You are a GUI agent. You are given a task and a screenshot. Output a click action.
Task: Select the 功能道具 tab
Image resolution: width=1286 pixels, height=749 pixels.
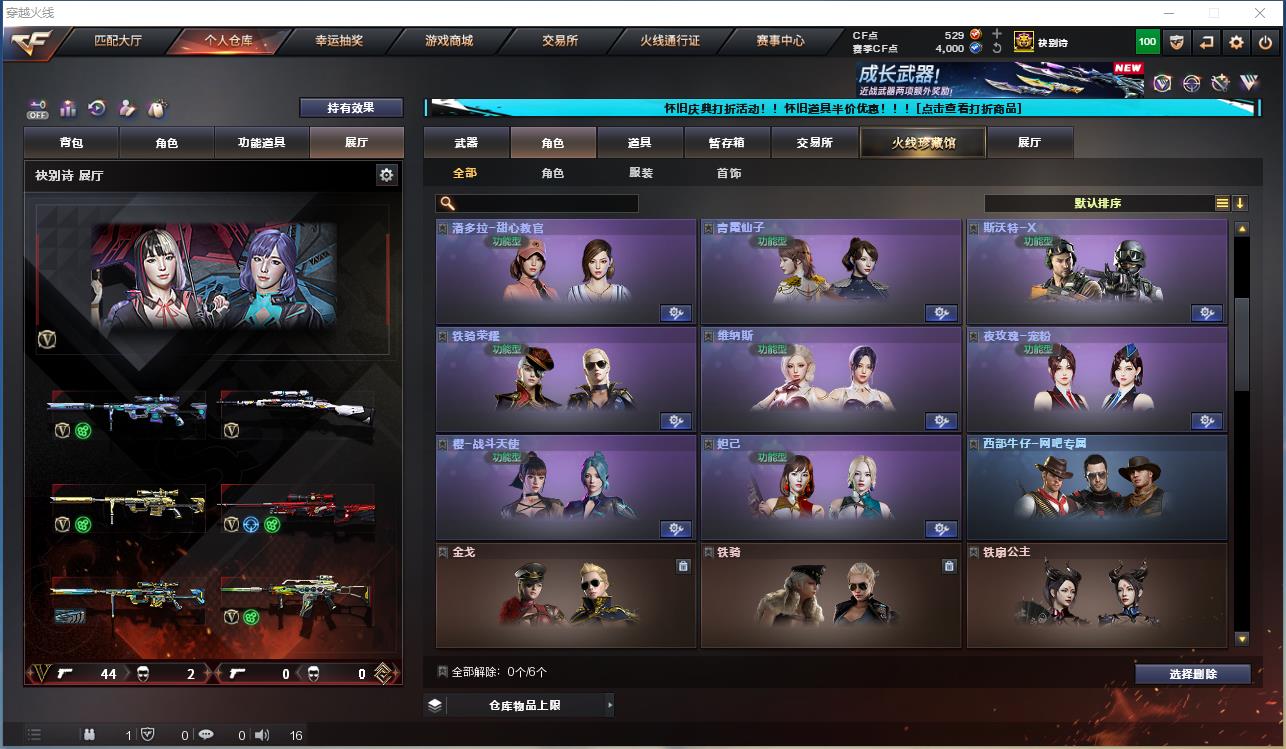(x=261, y=143)
